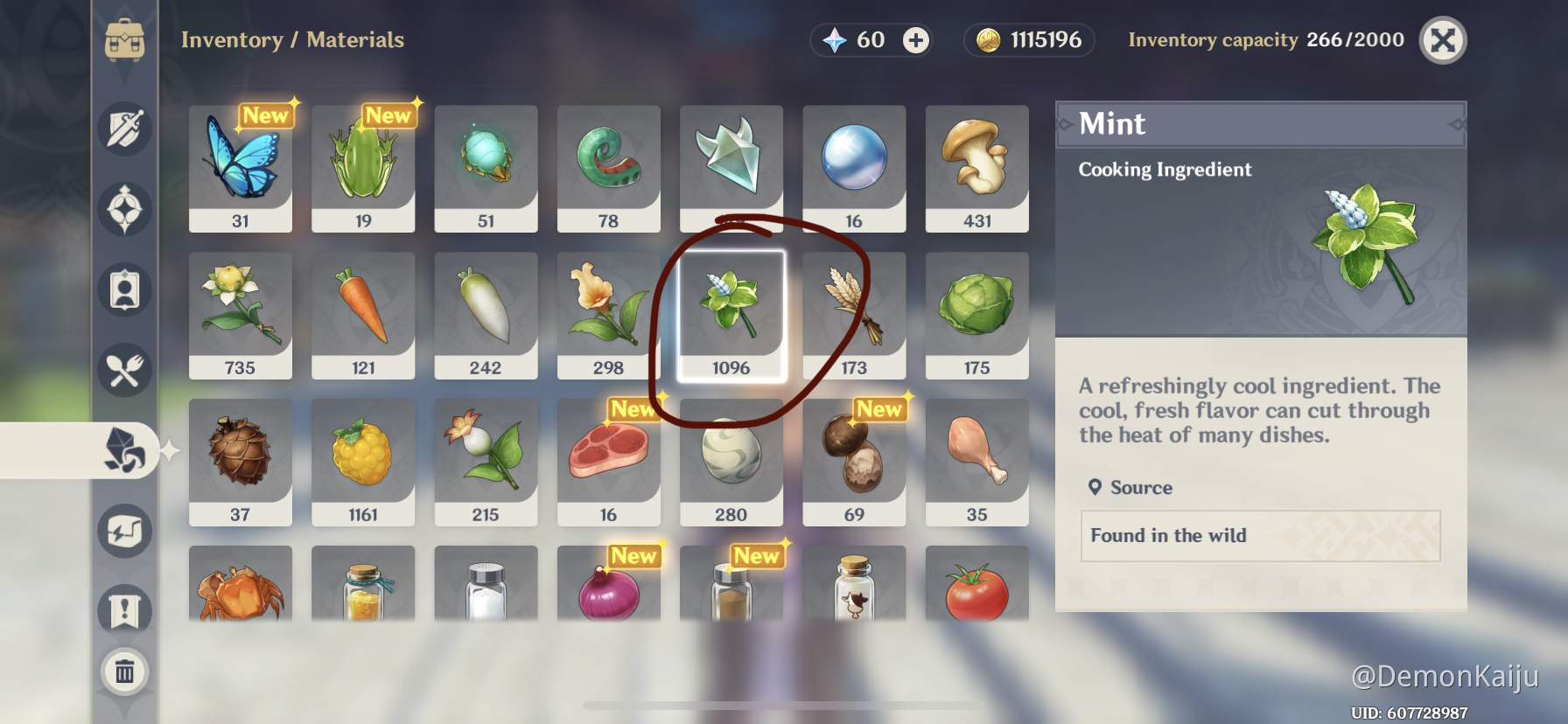Viewport: 1568px width, 724px height.
Task: Select the carrot ingredient slot
Action: [363, 316]
